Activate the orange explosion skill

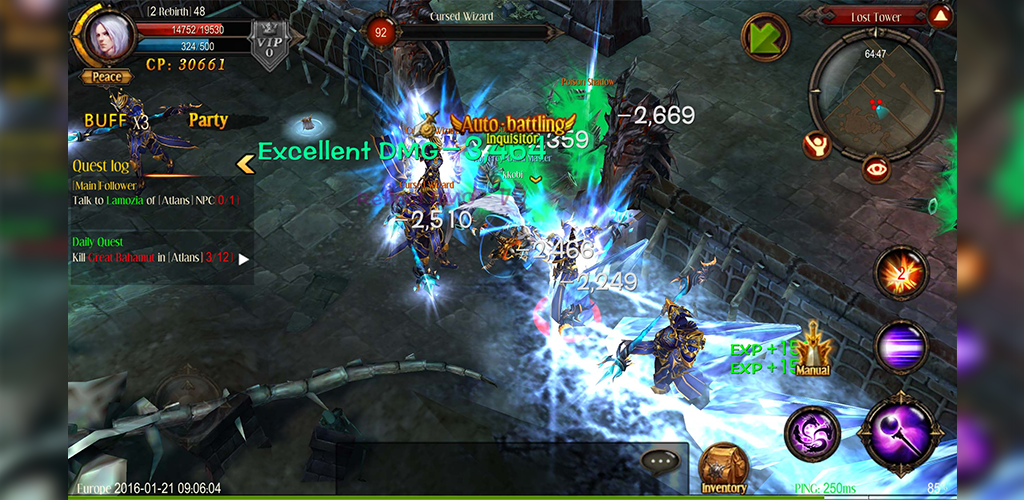point(901,272)
